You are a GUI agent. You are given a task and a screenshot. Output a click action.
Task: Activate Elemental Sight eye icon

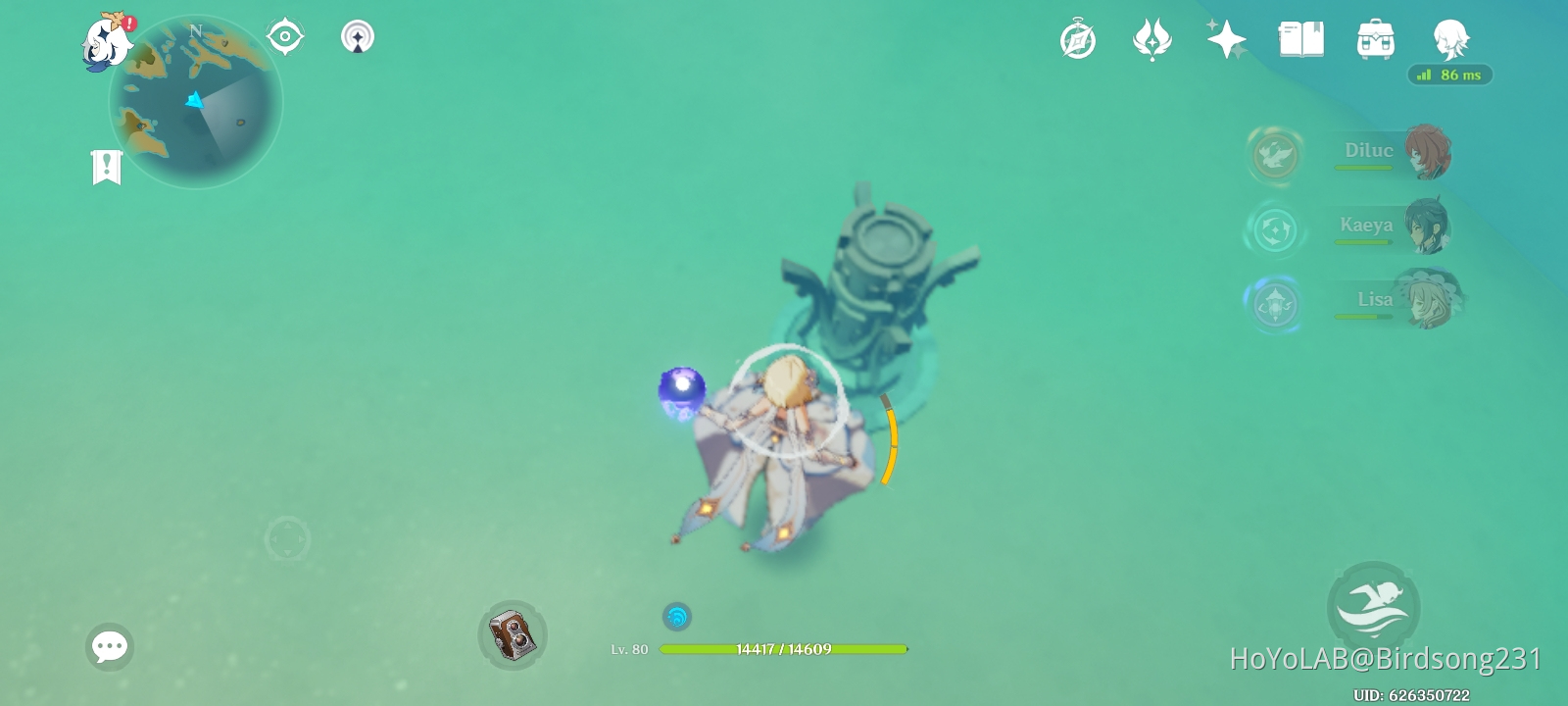(284, 35)
